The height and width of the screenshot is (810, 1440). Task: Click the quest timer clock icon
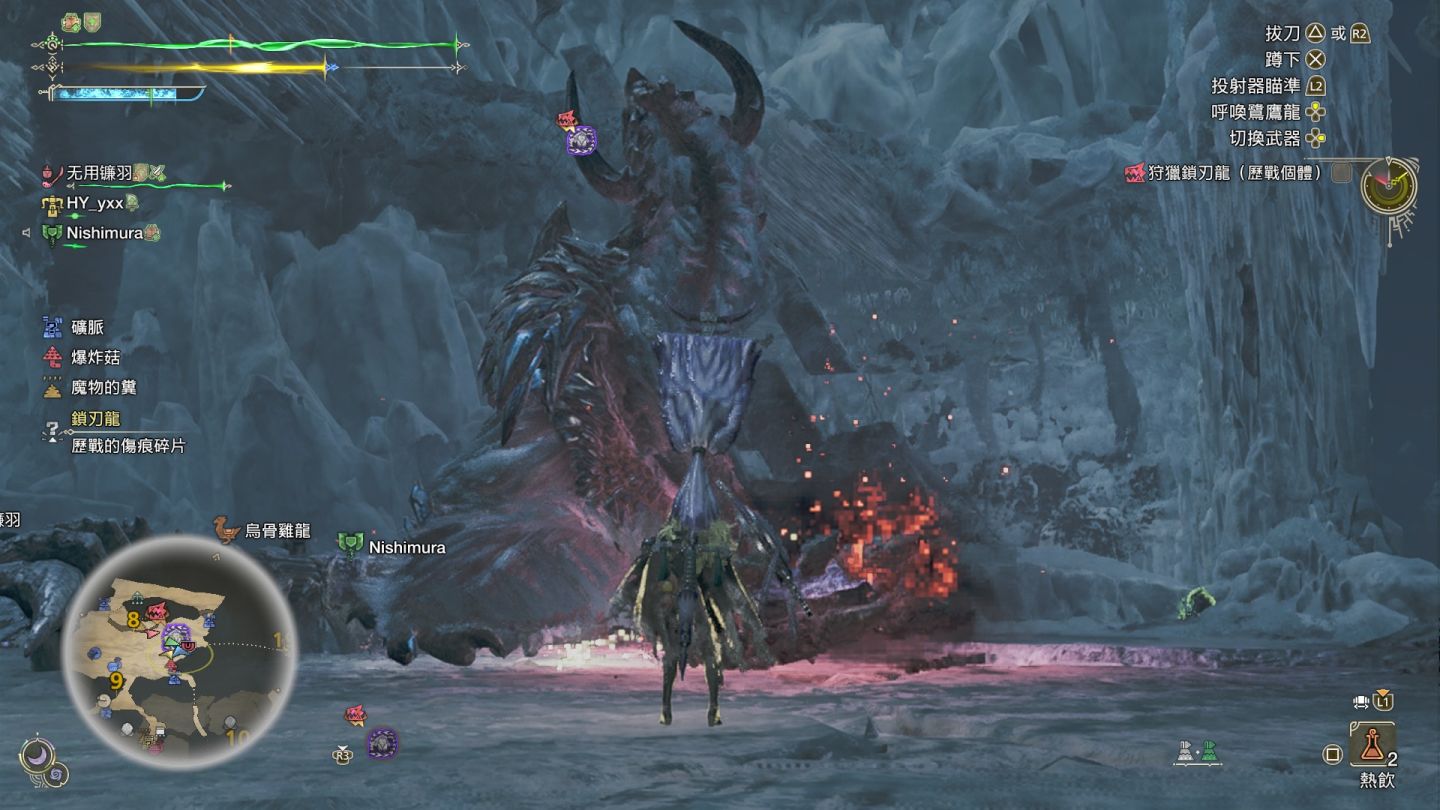(1388, 185)
